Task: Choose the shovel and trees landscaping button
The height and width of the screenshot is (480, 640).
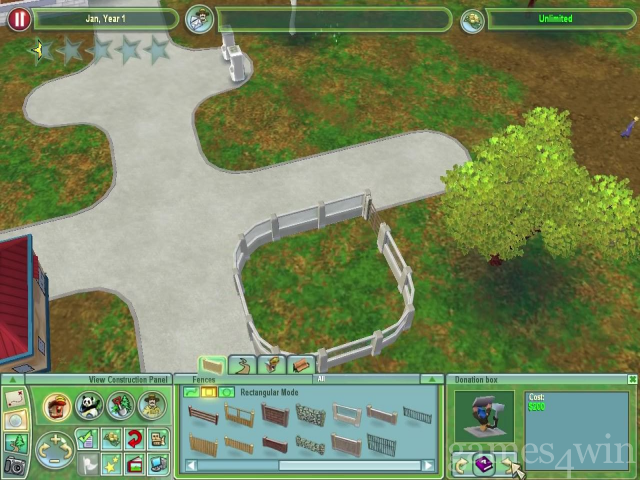Action: click(120, 406)
